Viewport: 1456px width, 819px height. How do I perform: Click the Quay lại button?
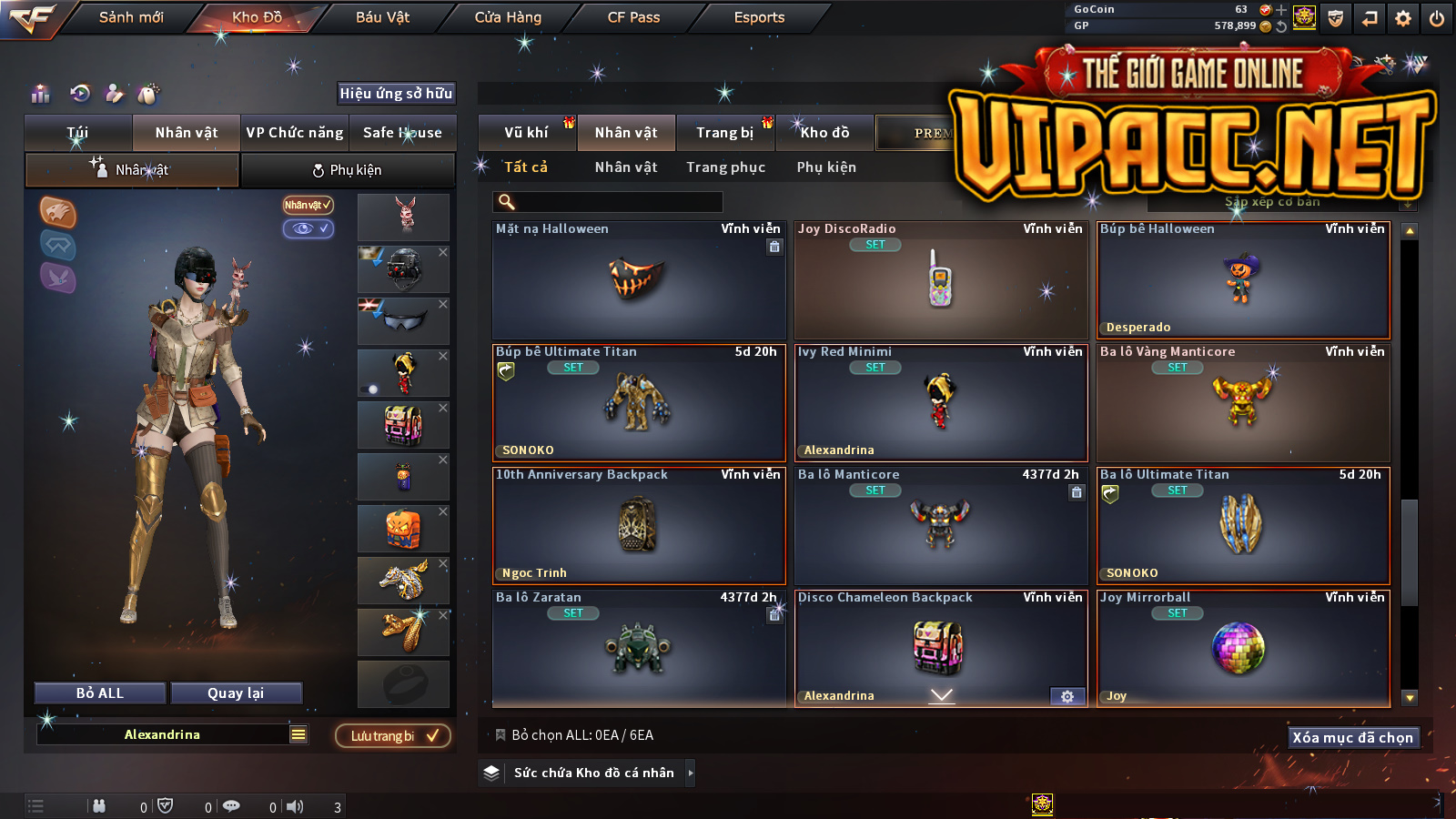(x=236, y=693)
